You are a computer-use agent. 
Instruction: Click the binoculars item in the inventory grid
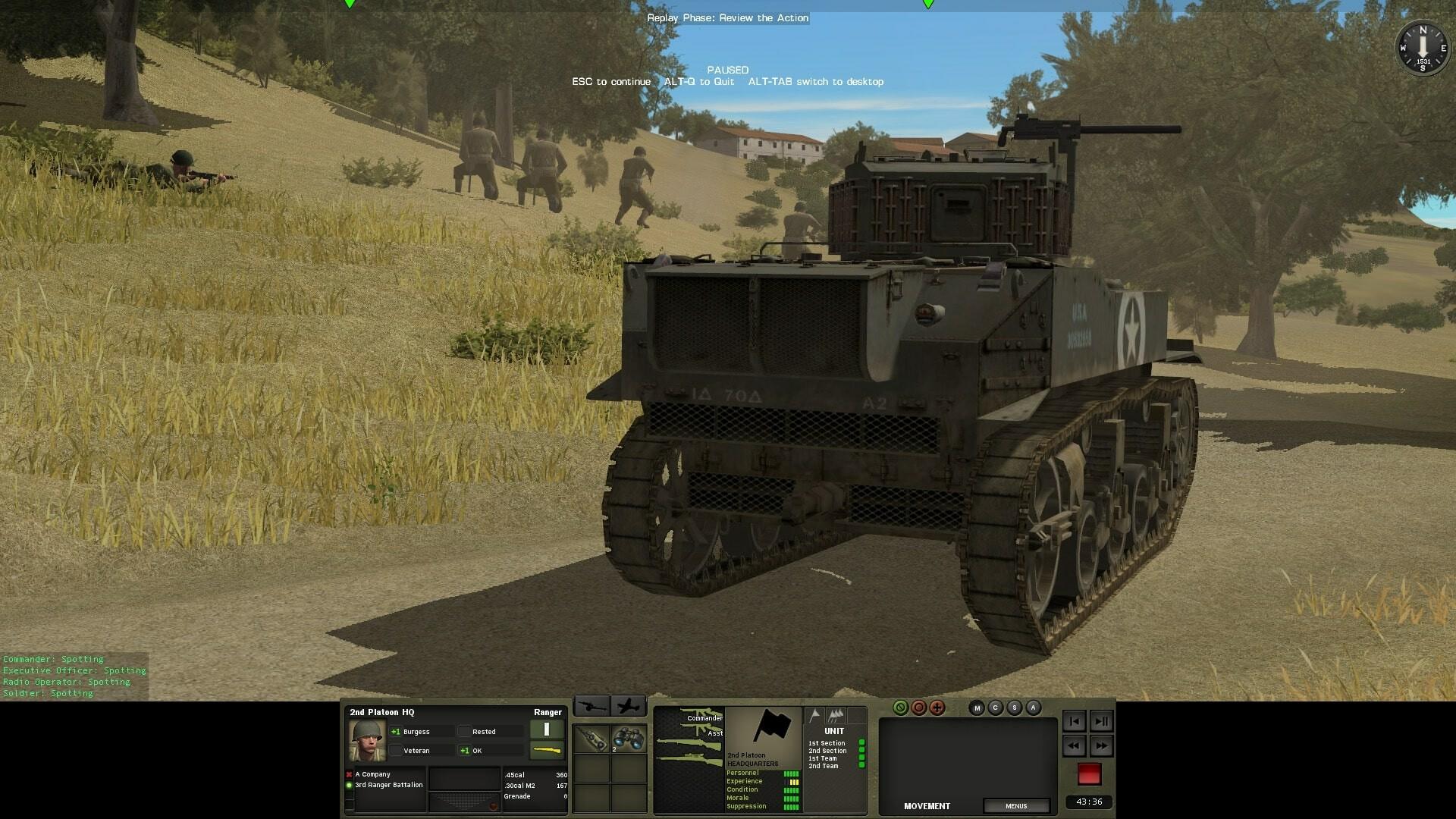pos(629,738)
